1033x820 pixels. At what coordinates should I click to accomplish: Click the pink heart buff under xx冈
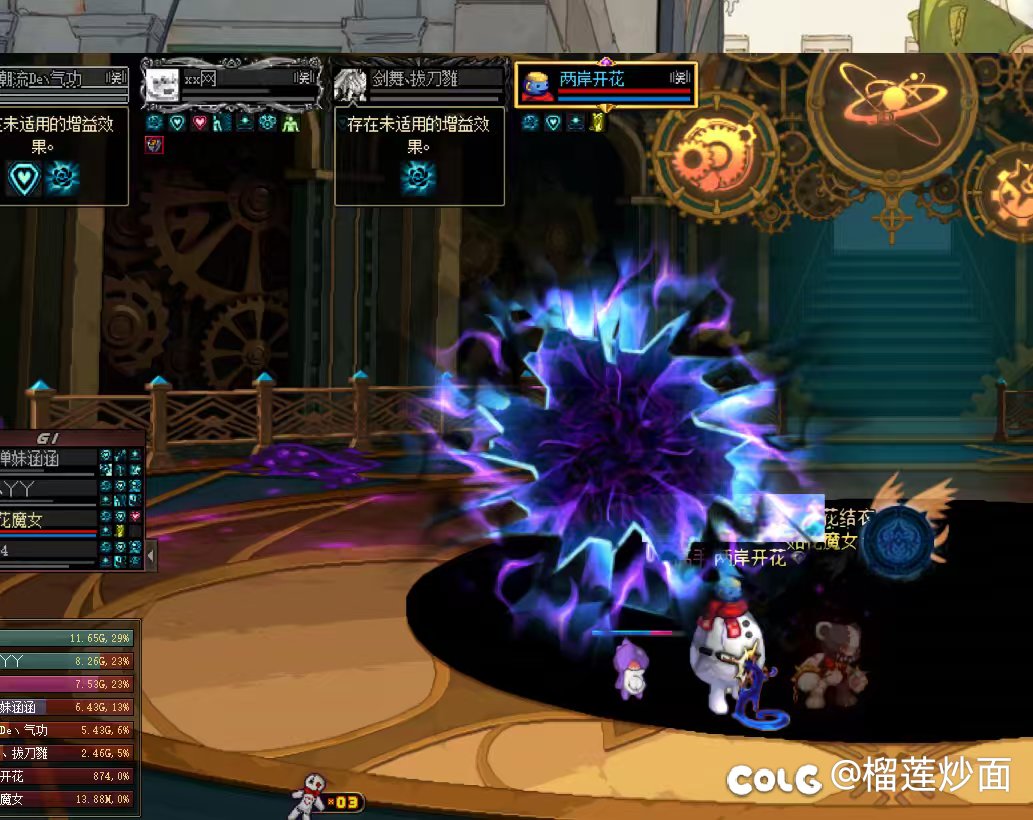[x=200, y=123]
